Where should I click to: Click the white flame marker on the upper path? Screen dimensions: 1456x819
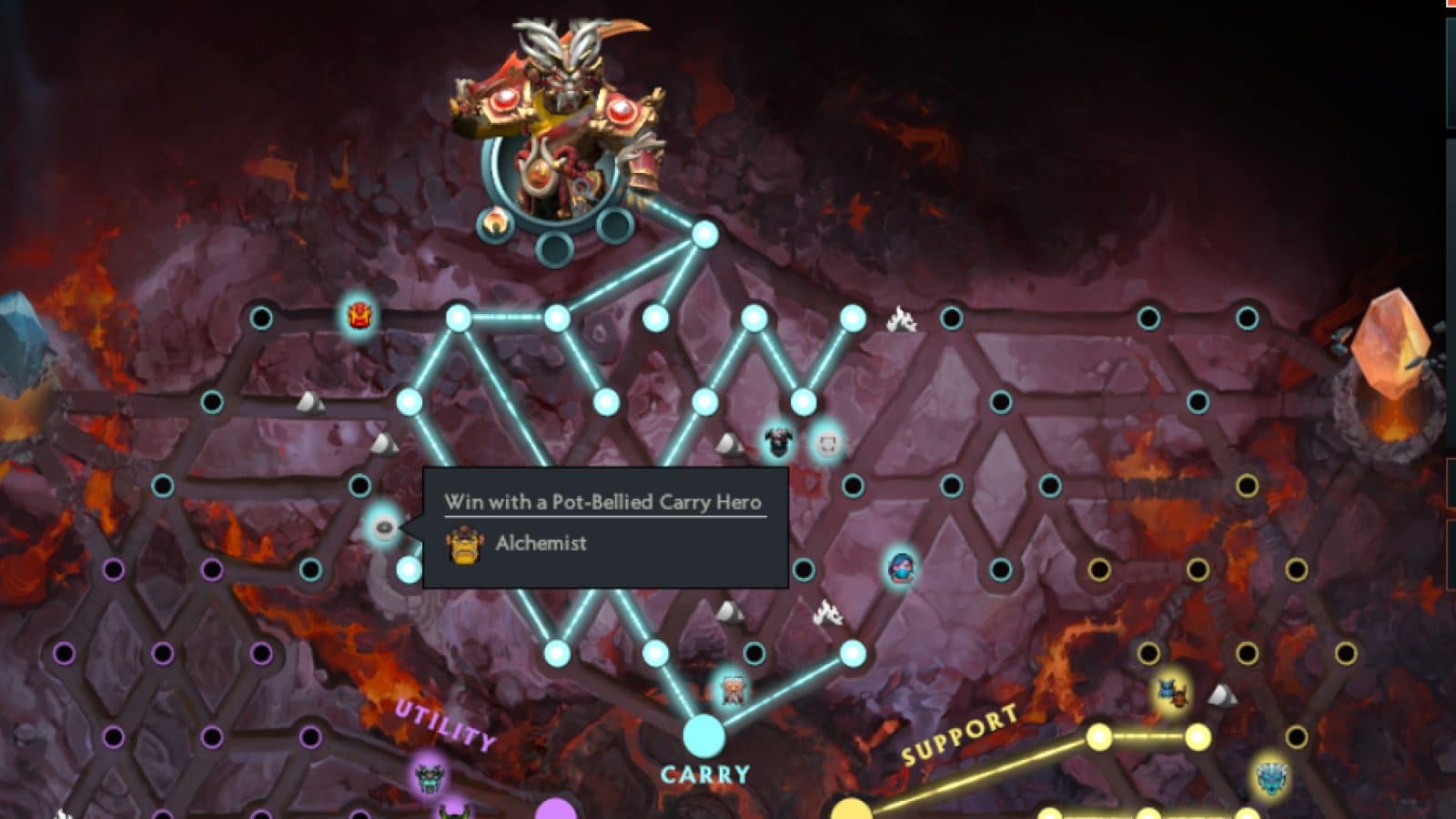coord(902,317)
